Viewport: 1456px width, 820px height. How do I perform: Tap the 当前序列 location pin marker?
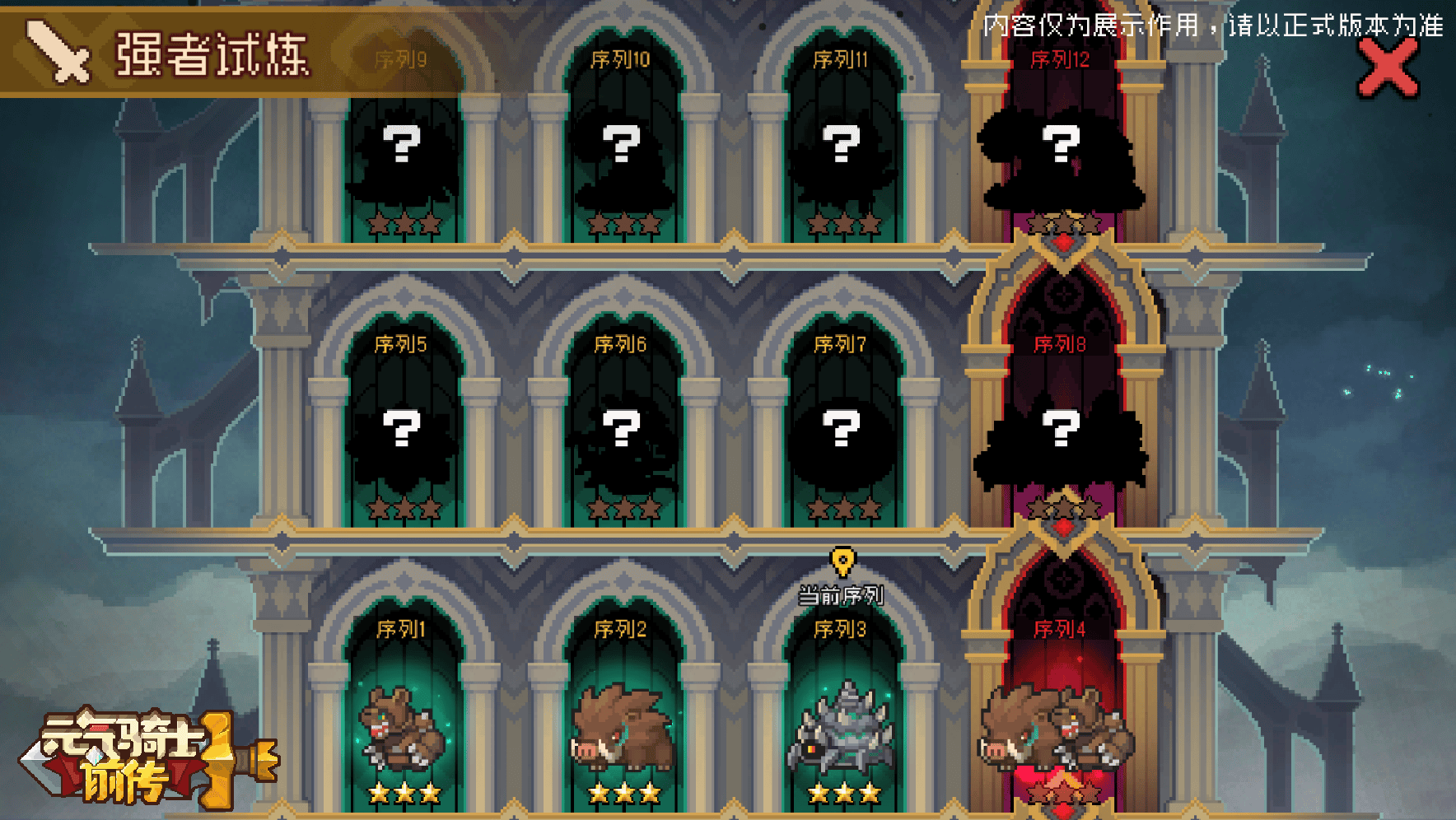point(842,562)
